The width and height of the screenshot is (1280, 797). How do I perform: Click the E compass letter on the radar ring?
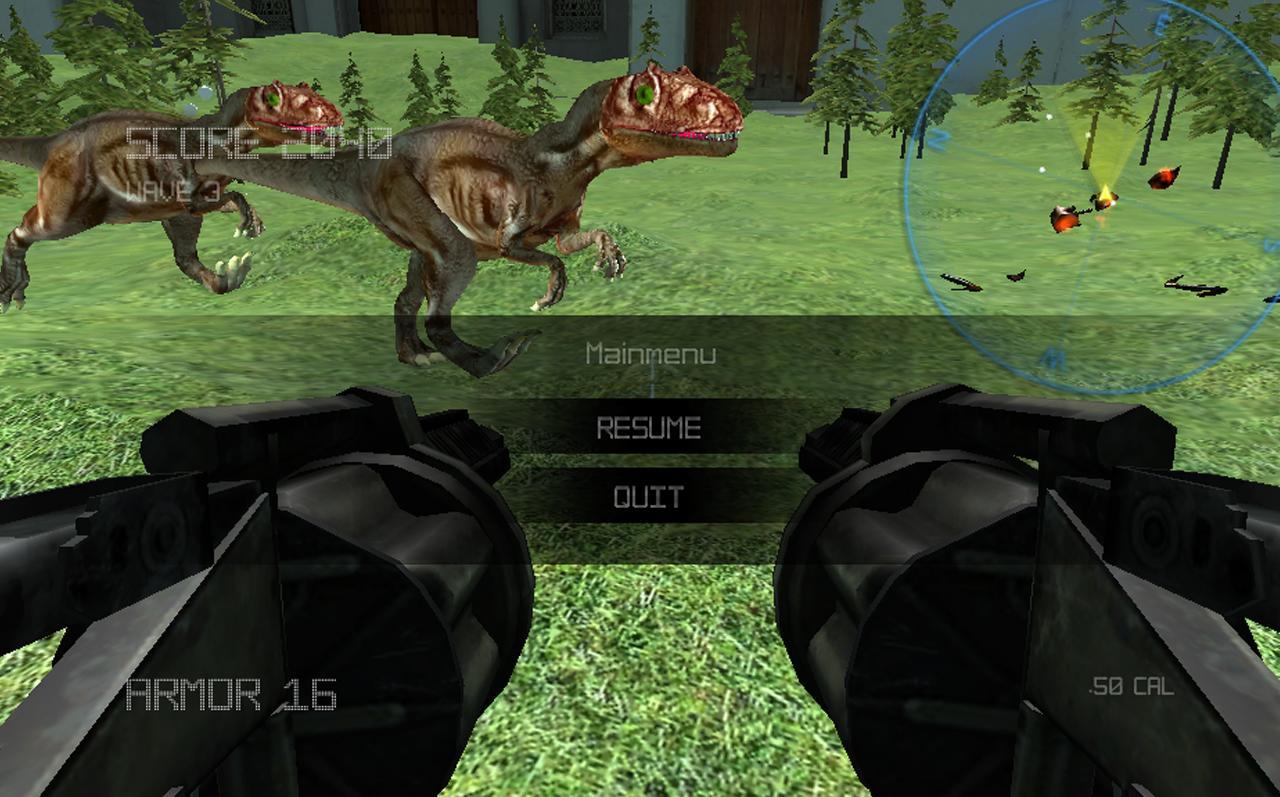click(x=1157, y=21)
